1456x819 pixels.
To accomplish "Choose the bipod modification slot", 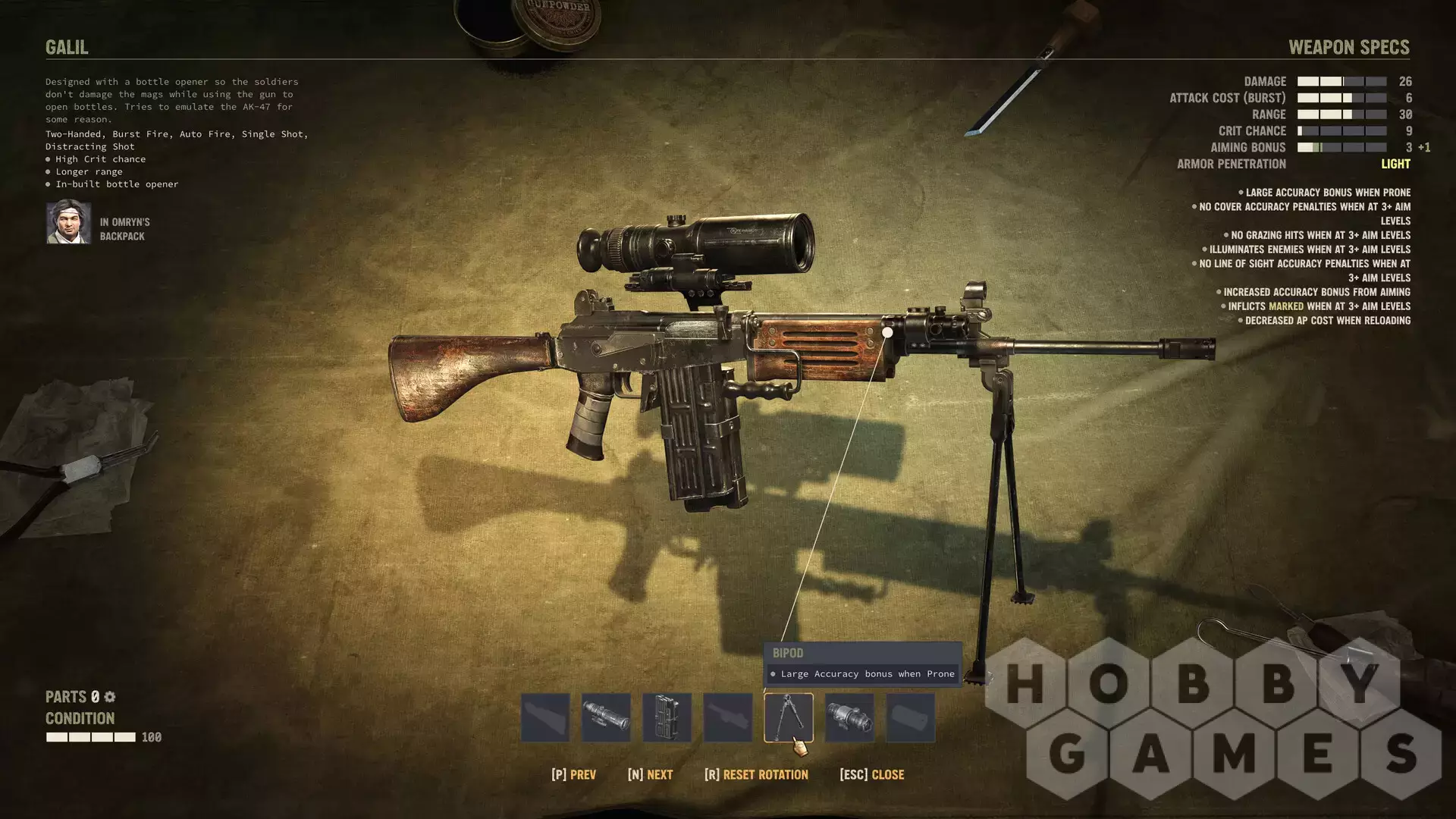I will coord(788,717).
